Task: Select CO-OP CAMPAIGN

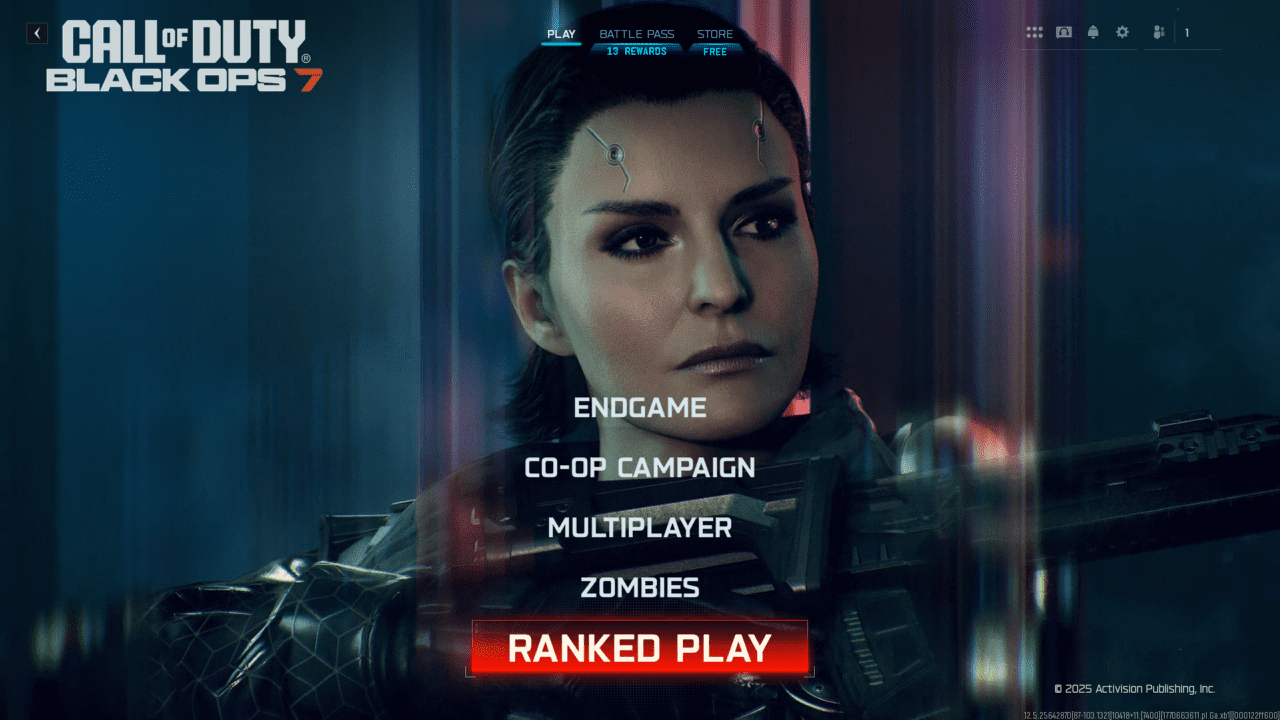Action: pyautogui.click(x=640, y=467)
